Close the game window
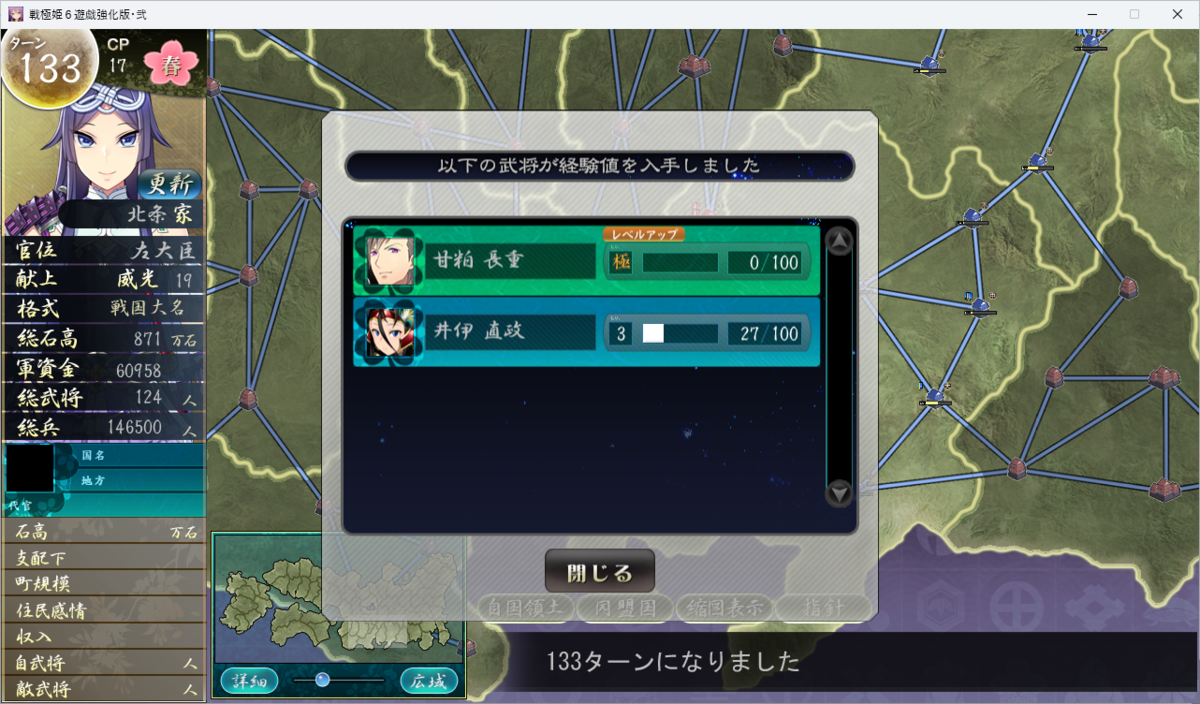Viewport: 1200px width, 704px height. pyautogui.click(x=1178, y=14)
